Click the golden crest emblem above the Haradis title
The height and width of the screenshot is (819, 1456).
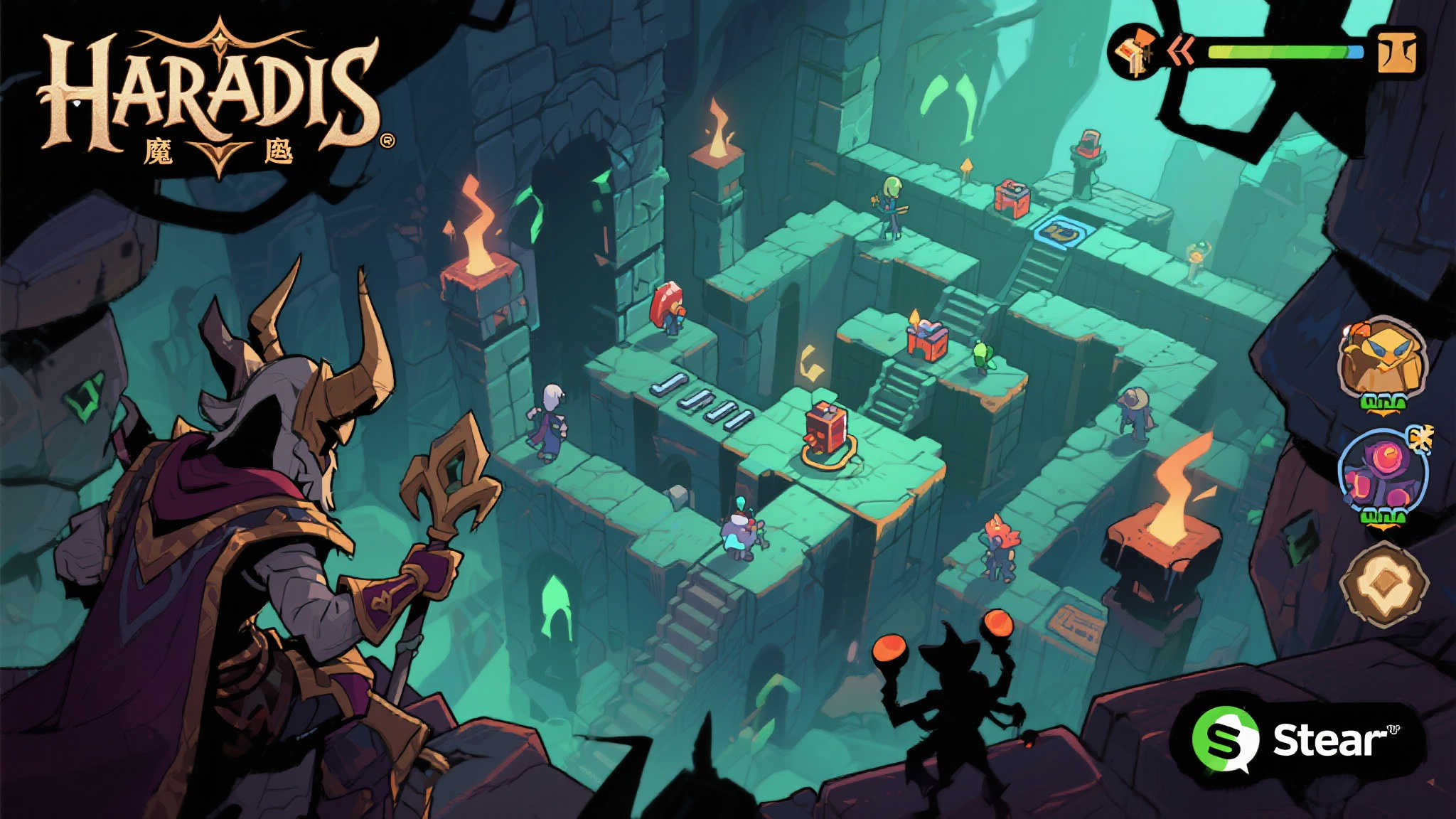click(220, 39)
